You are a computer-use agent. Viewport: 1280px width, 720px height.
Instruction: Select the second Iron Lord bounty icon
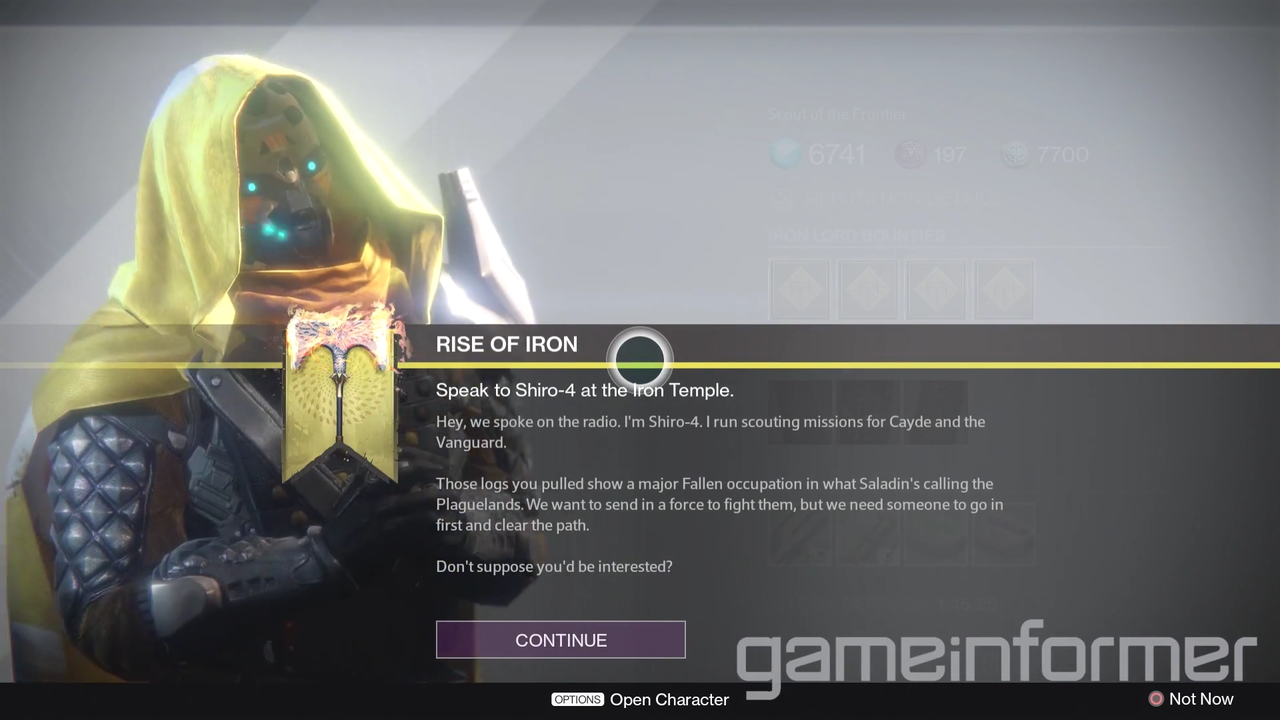click(x=868, y=289)
